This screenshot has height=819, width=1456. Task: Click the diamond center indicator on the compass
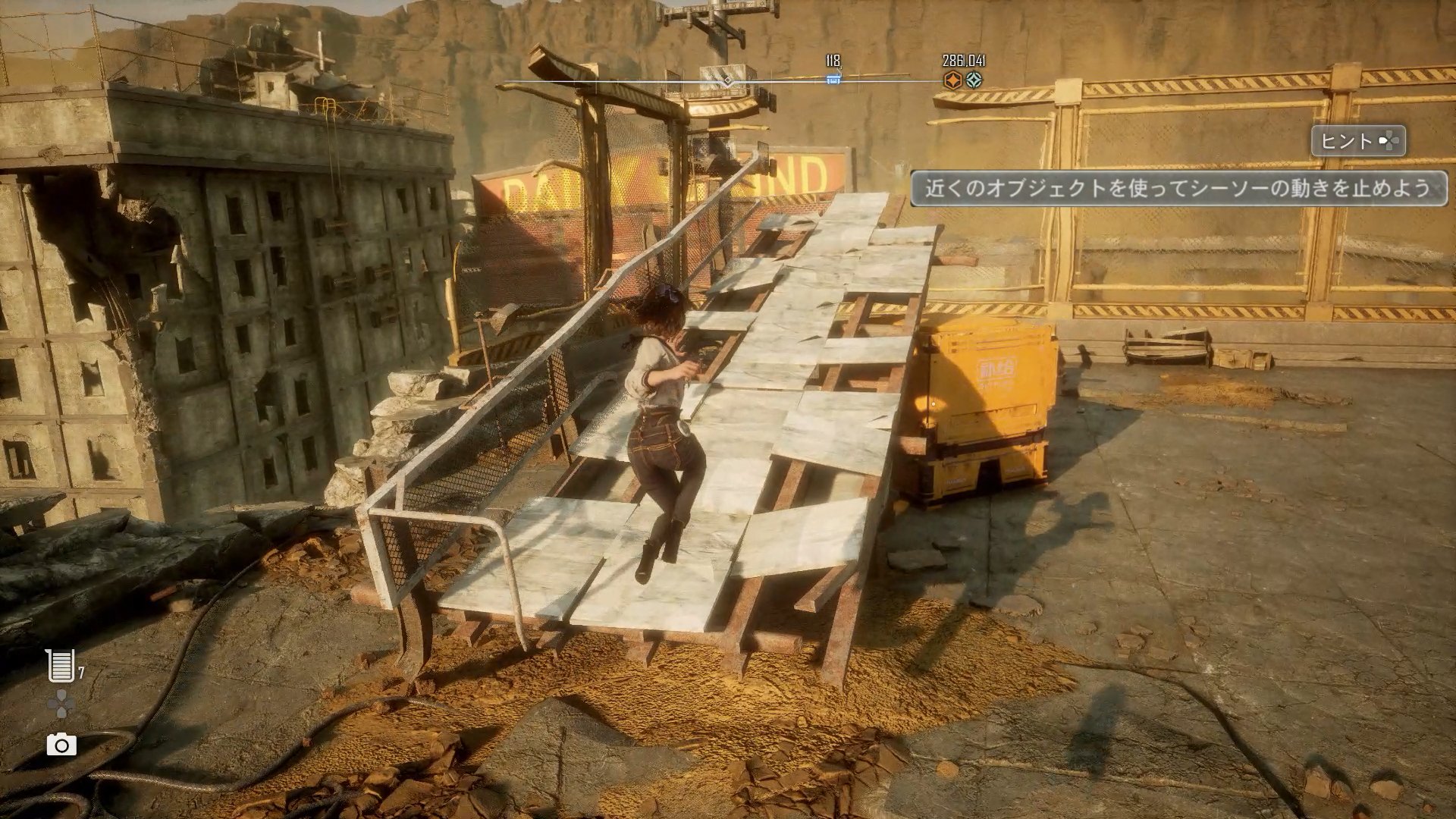[727, 80]
